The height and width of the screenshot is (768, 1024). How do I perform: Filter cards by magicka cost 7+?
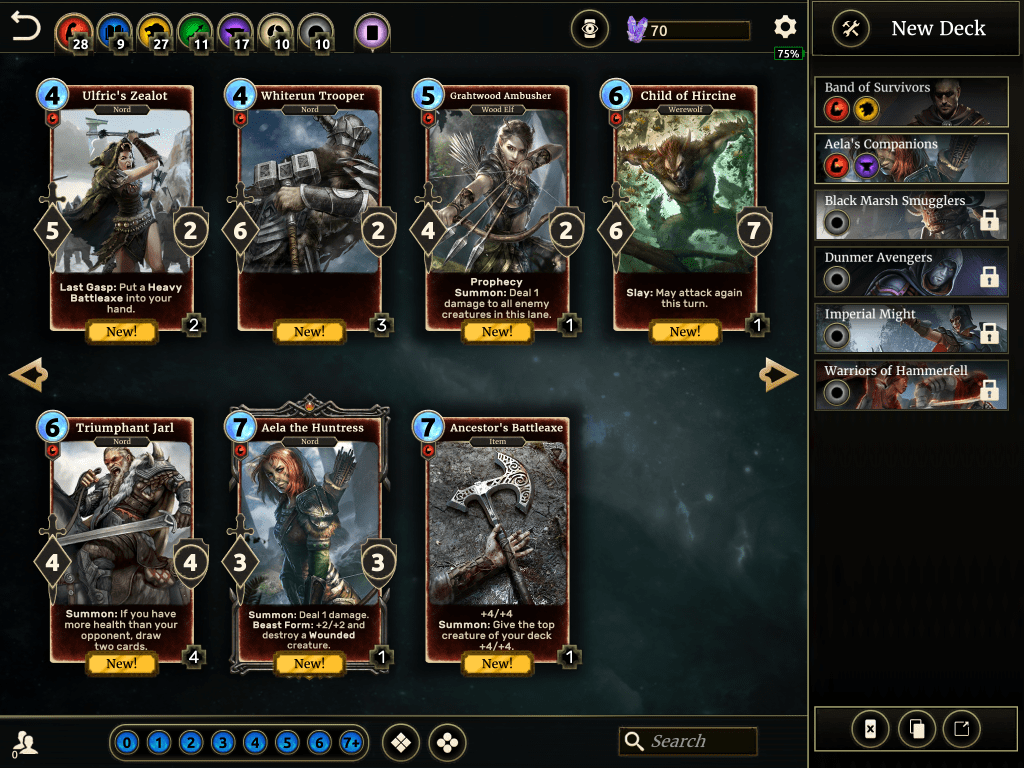pyautogui.click(x=351, y=743)
